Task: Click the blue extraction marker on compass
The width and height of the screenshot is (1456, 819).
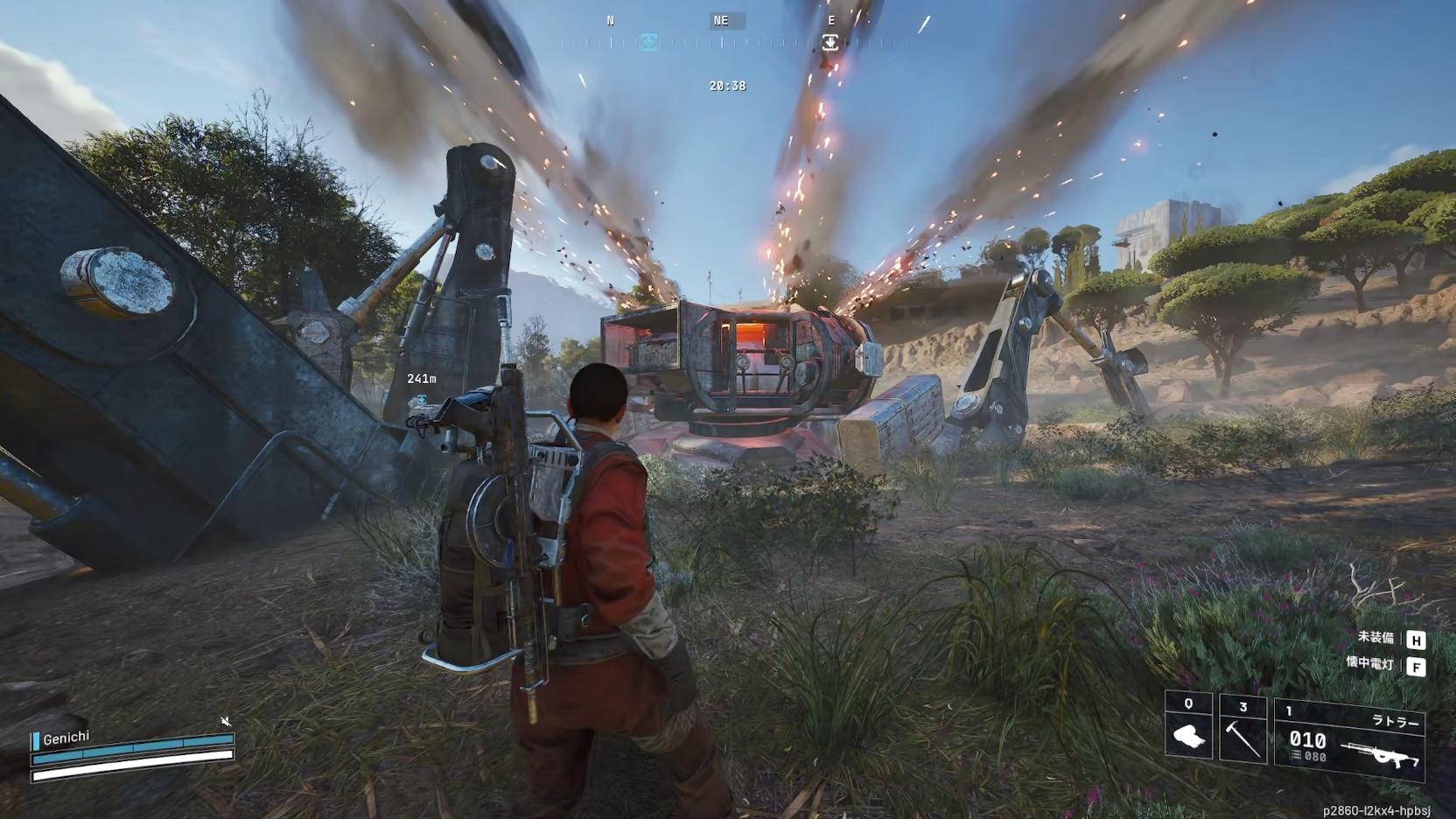Action: [648, 42]
